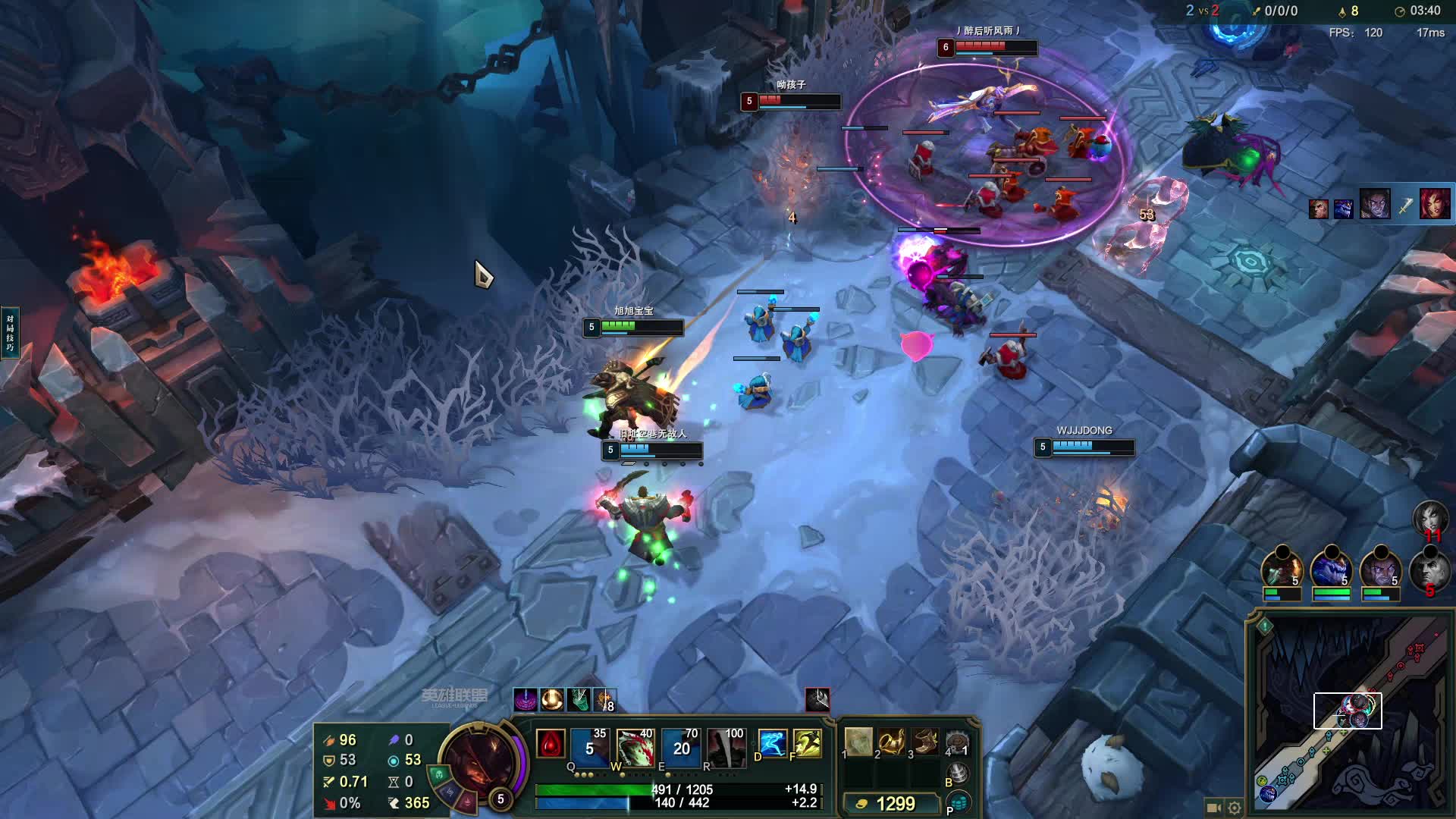Viewport: 1456px width, 819px height.
Task: Select the boots in inventory slot 3
Action: click(x=925, y=742)
